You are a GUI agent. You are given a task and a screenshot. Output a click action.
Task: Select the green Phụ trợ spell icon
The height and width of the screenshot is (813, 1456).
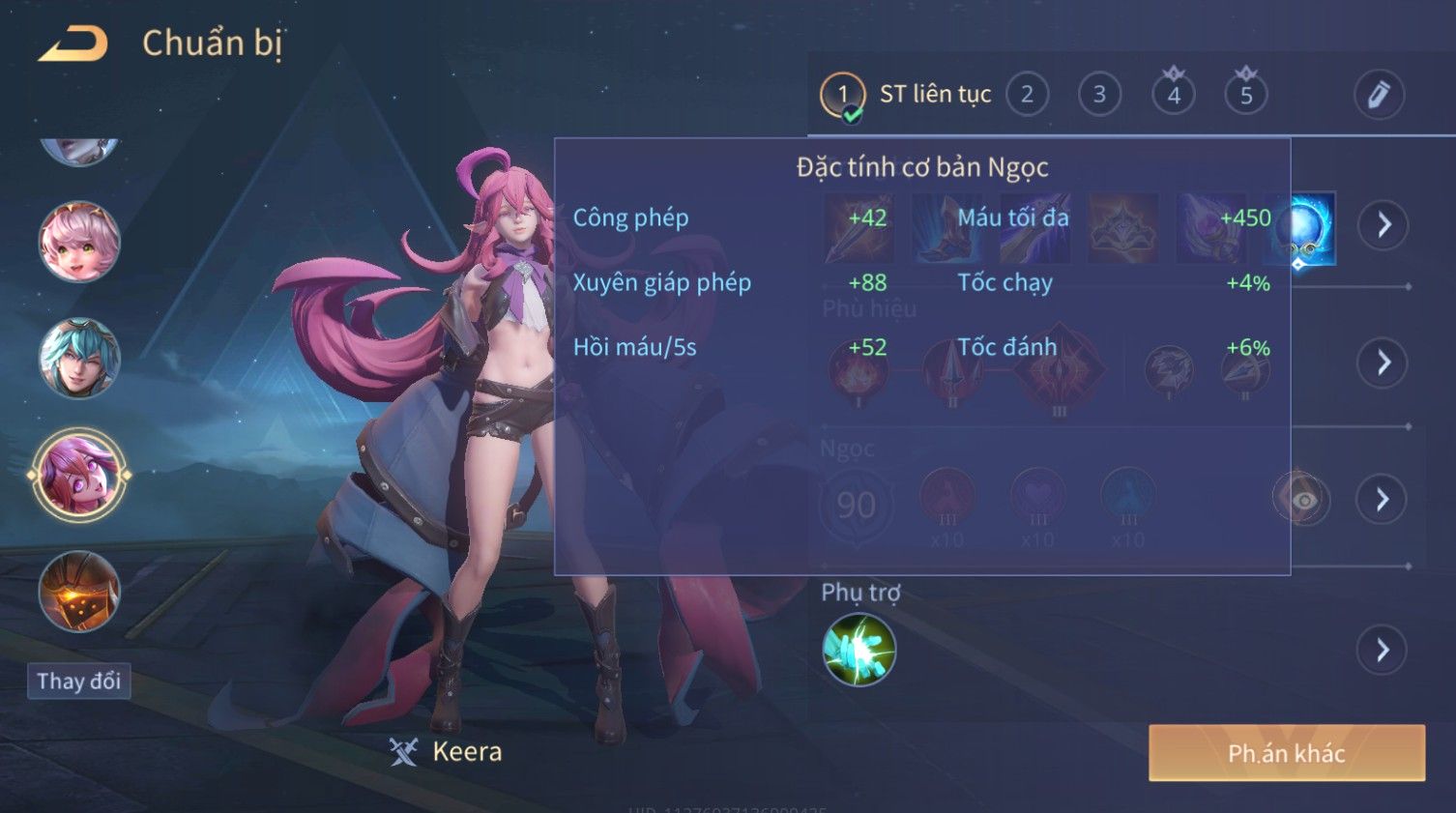[859, 650]
